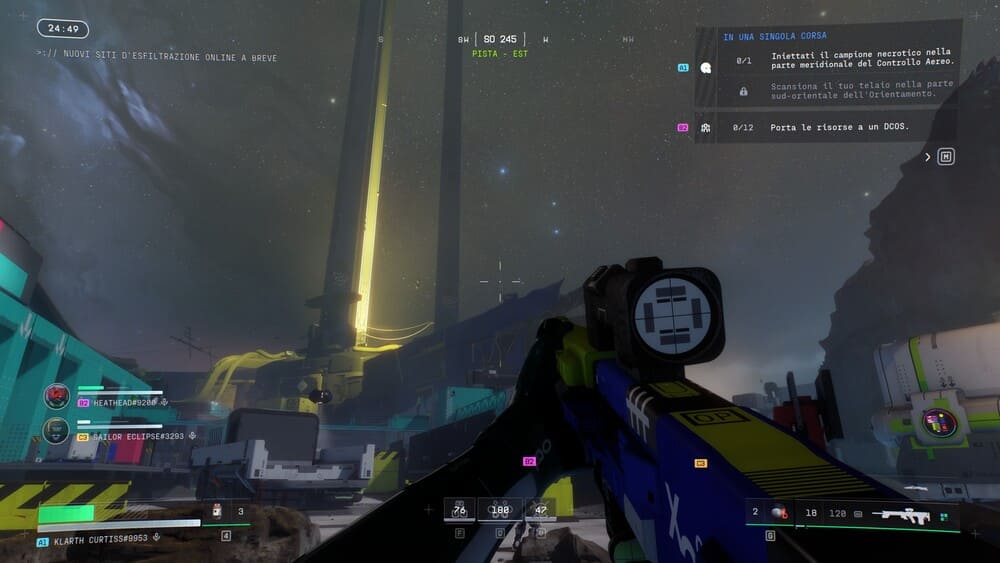Screen dimensions: 1000x563
Task: Click the skull icon of objective A1
Action: tap(706, 68)
